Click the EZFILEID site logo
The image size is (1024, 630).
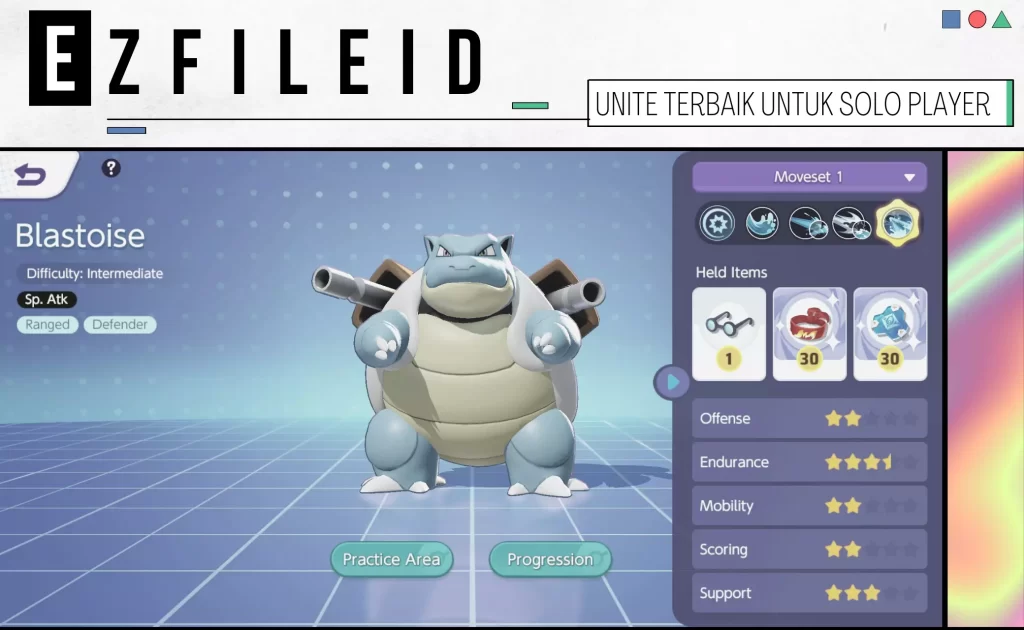(257, 60)
